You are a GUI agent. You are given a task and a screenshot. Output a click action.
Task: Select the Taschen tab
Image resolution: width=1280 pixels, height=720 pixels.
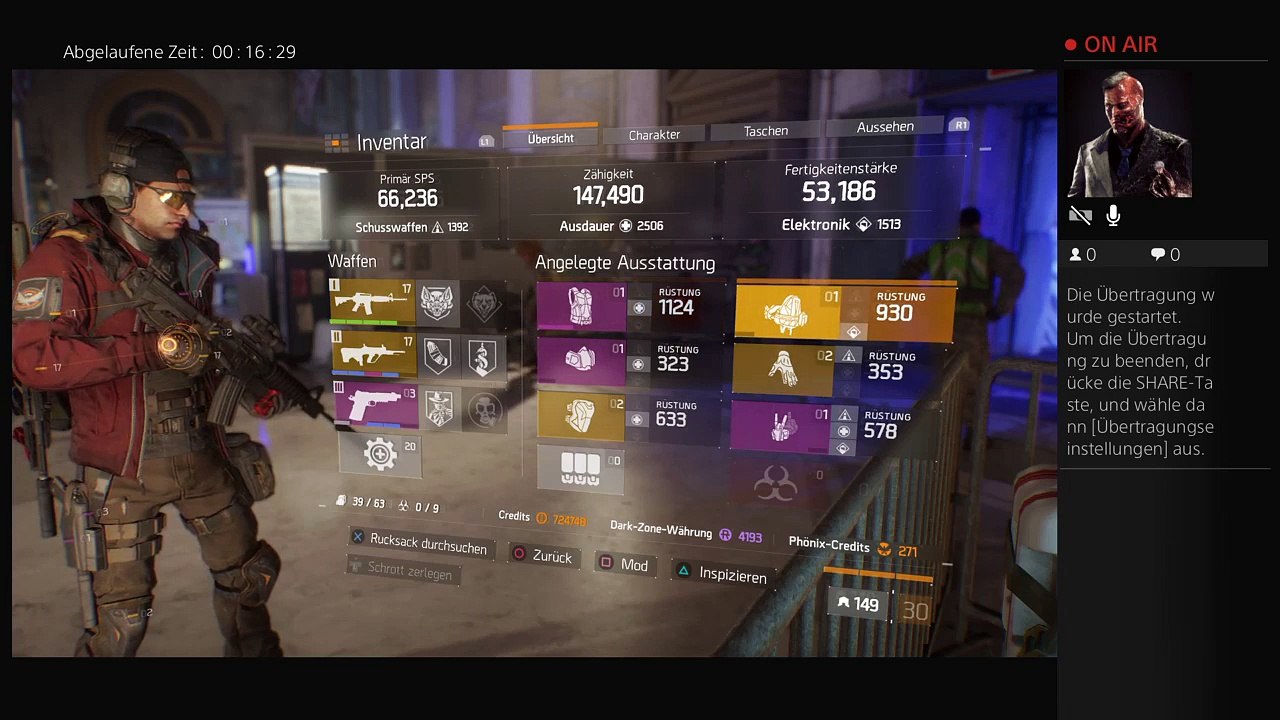(x=766, y=131)
